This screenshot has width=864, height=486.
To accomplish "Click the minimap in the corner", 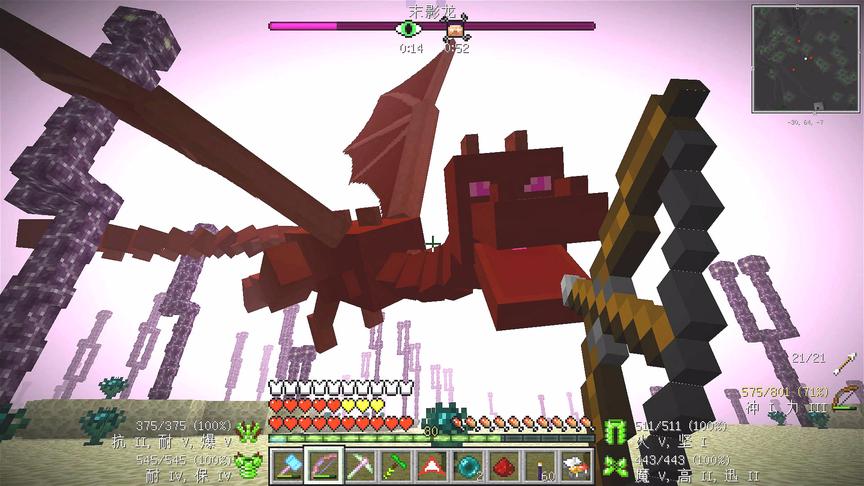I will click(805, 58).
